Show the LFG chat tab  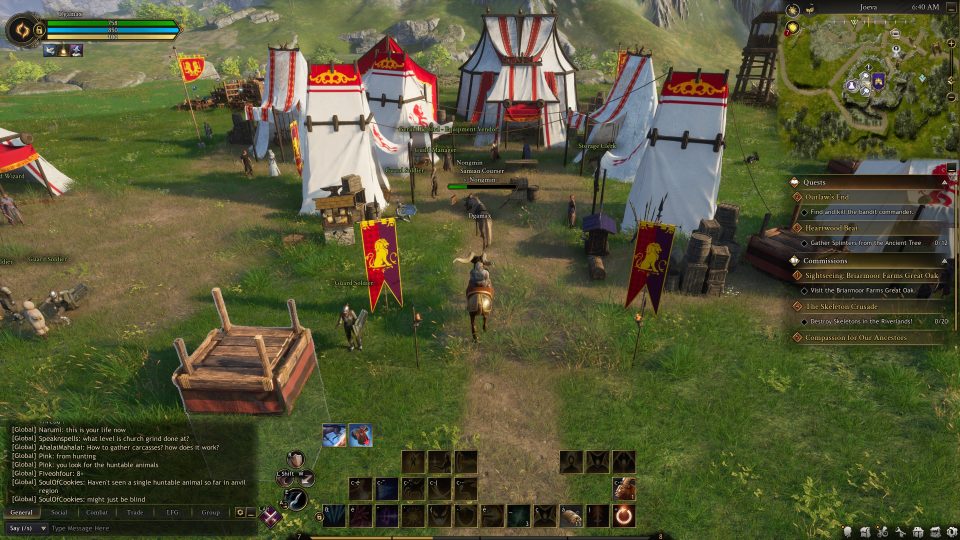tap(172, 512)
